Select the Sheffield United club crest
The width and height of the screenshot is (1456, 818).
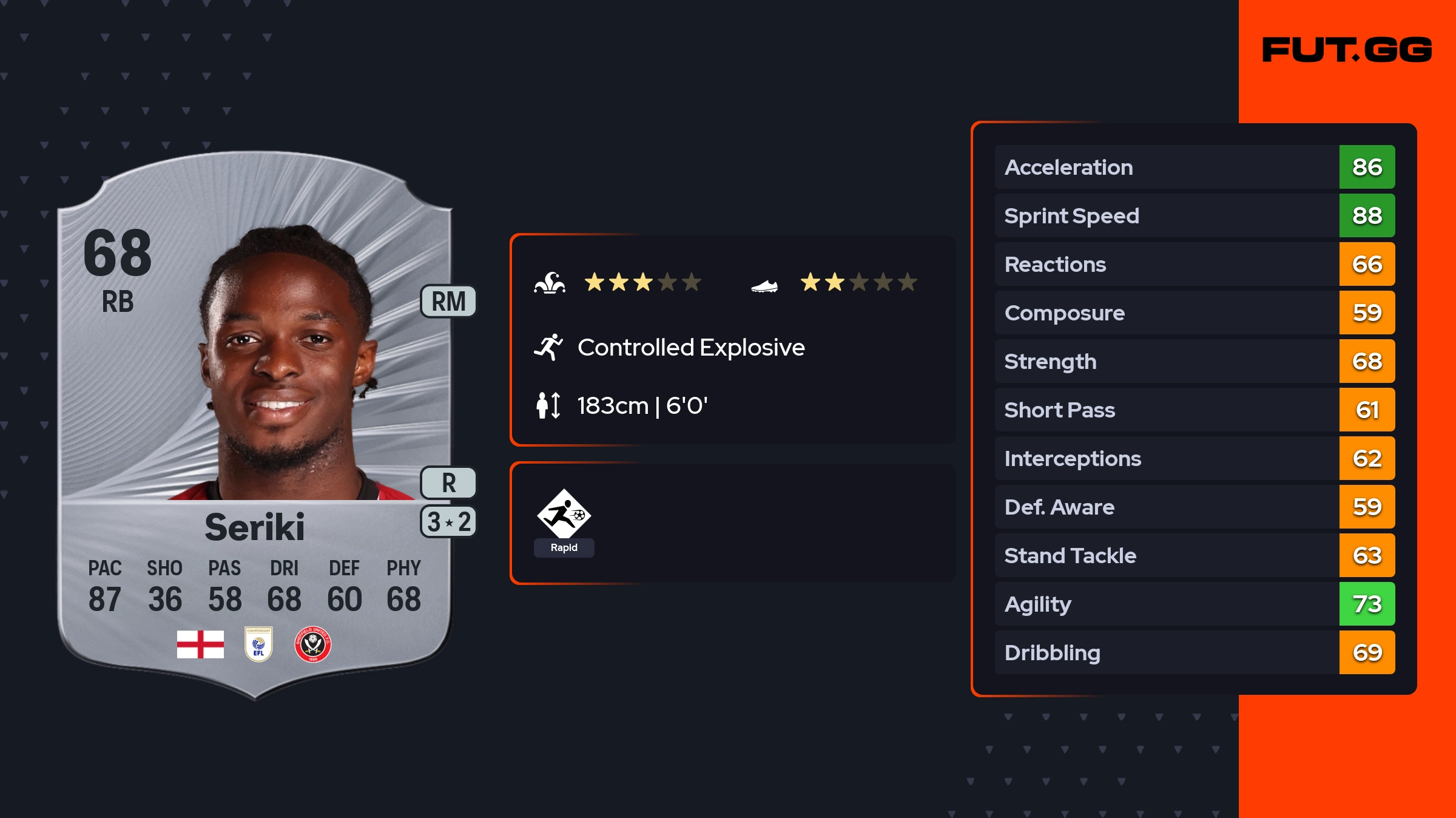[312, 644]
